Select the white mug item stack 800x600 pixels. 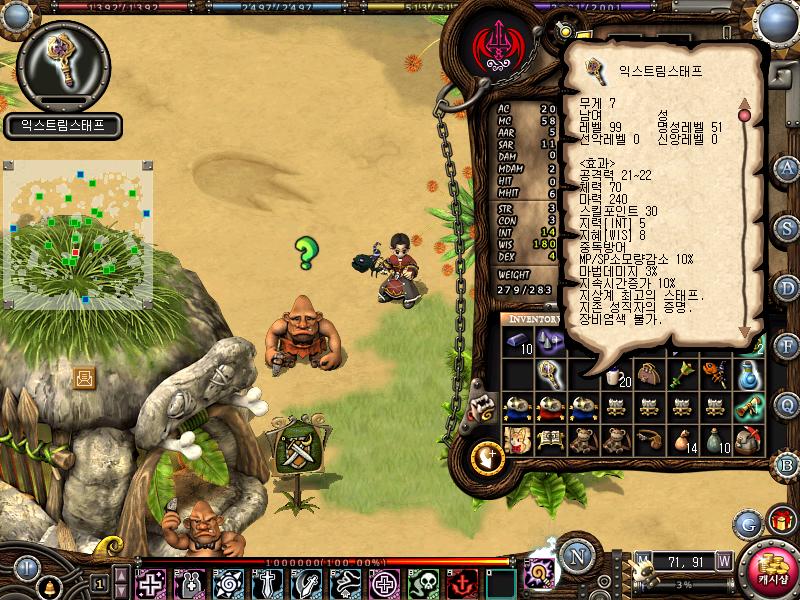(x=615, y=375)
